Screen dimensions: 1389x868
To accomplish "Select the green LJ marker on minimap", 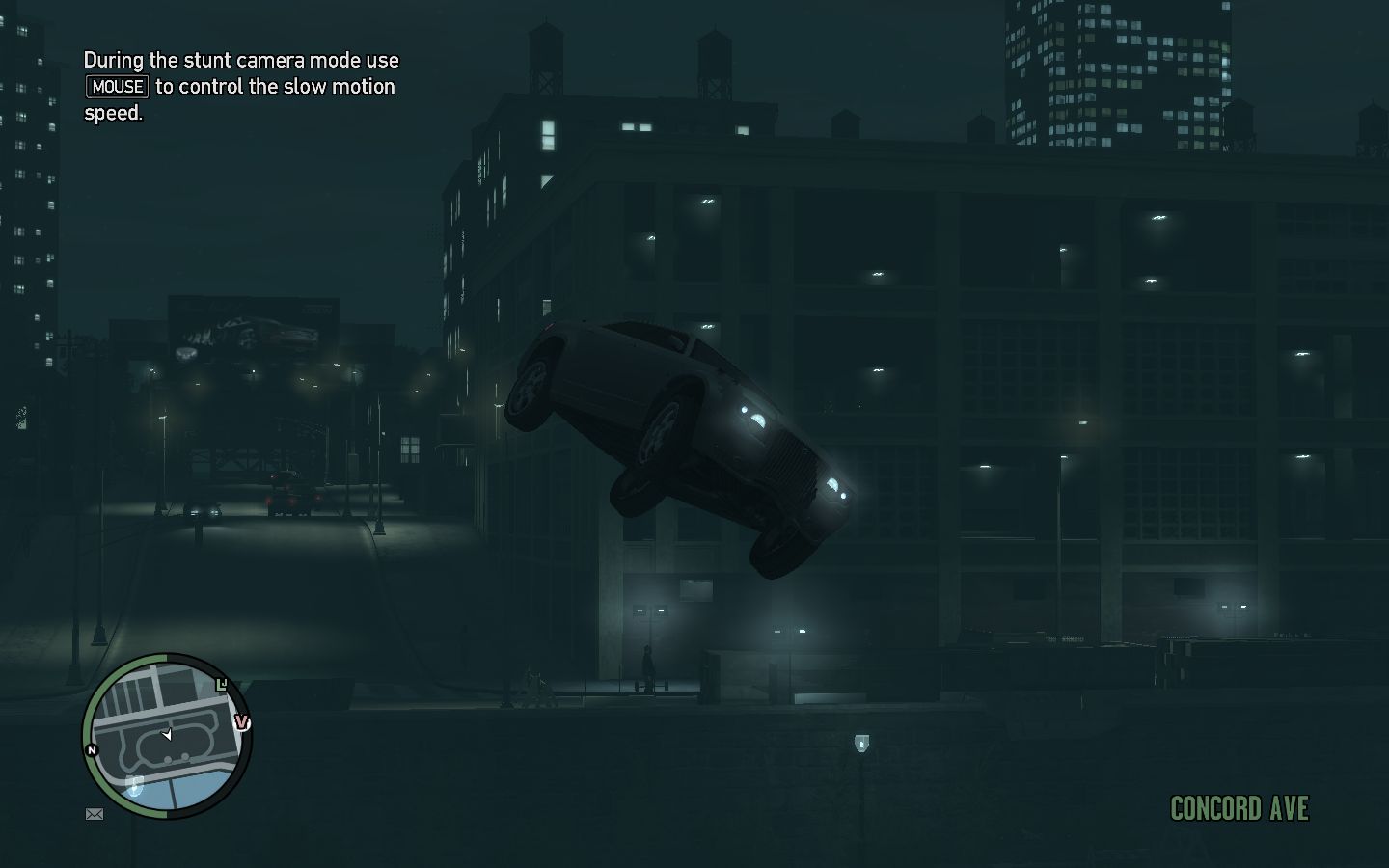I will coord(223,685).
